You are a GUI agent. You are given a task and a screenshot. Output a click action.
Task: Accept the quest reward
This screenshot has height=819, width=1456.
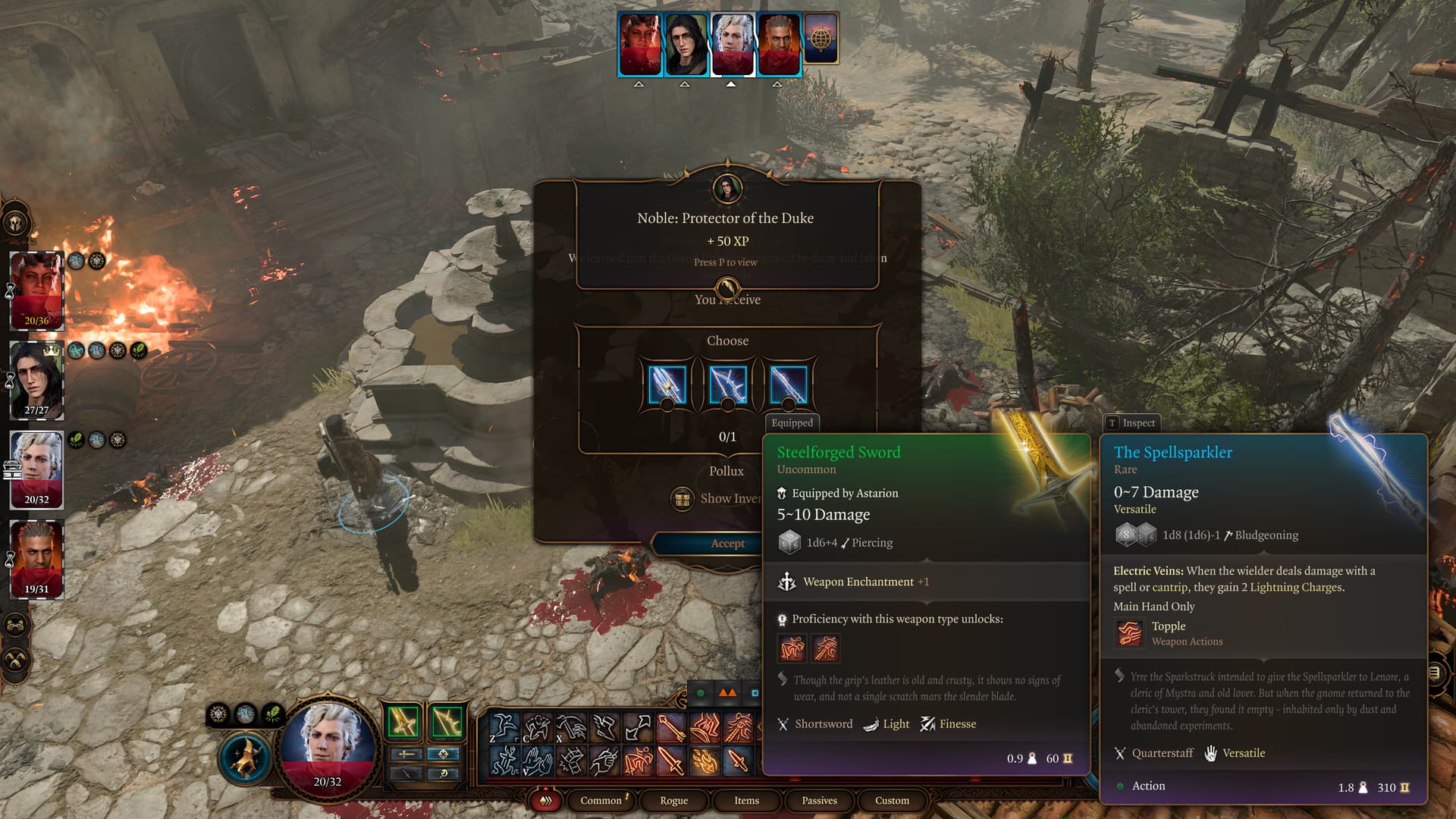[x=726, y=543]
